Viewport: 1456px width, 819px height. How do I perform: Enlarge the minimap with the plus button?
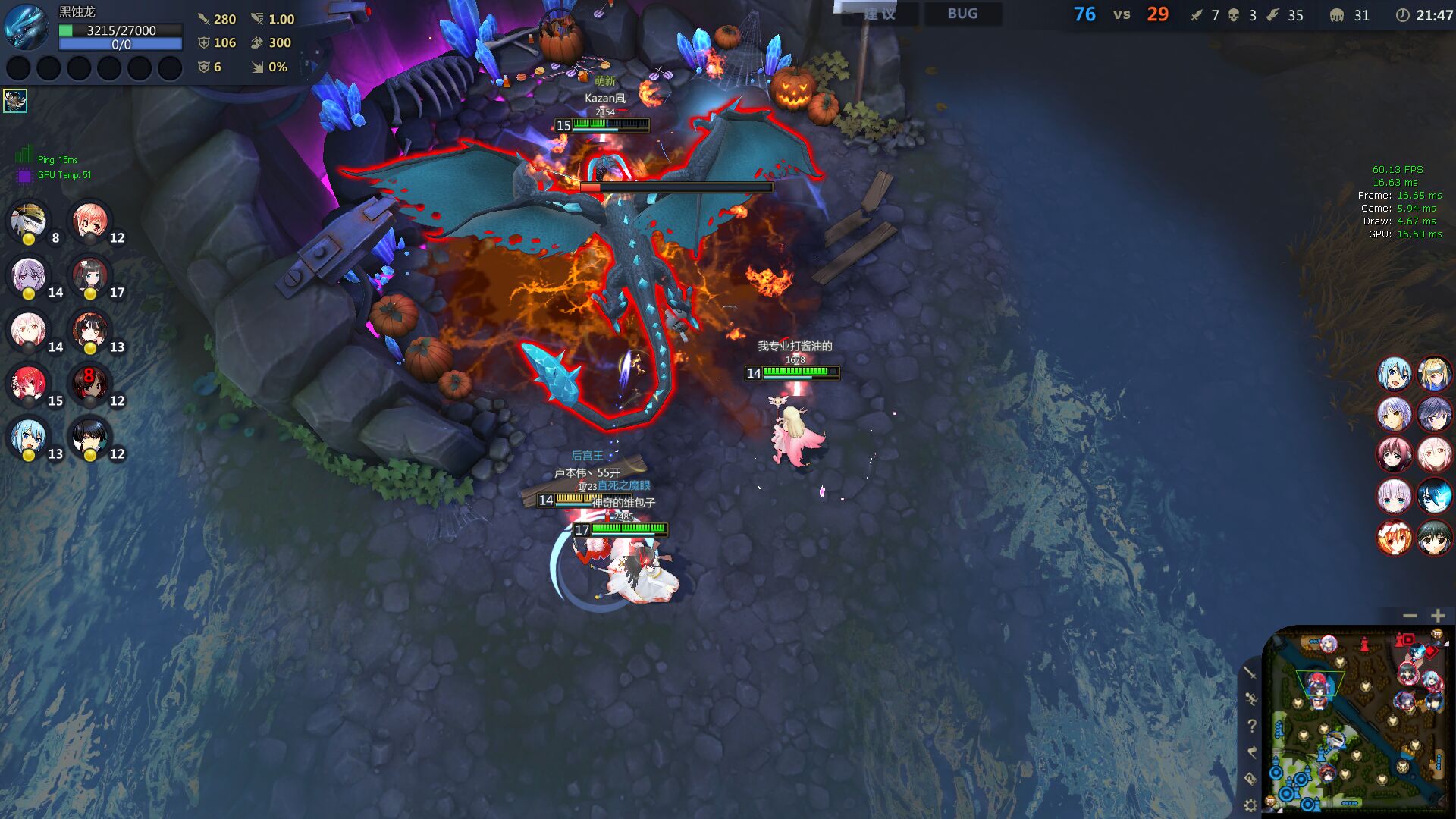coord(1438,616)
